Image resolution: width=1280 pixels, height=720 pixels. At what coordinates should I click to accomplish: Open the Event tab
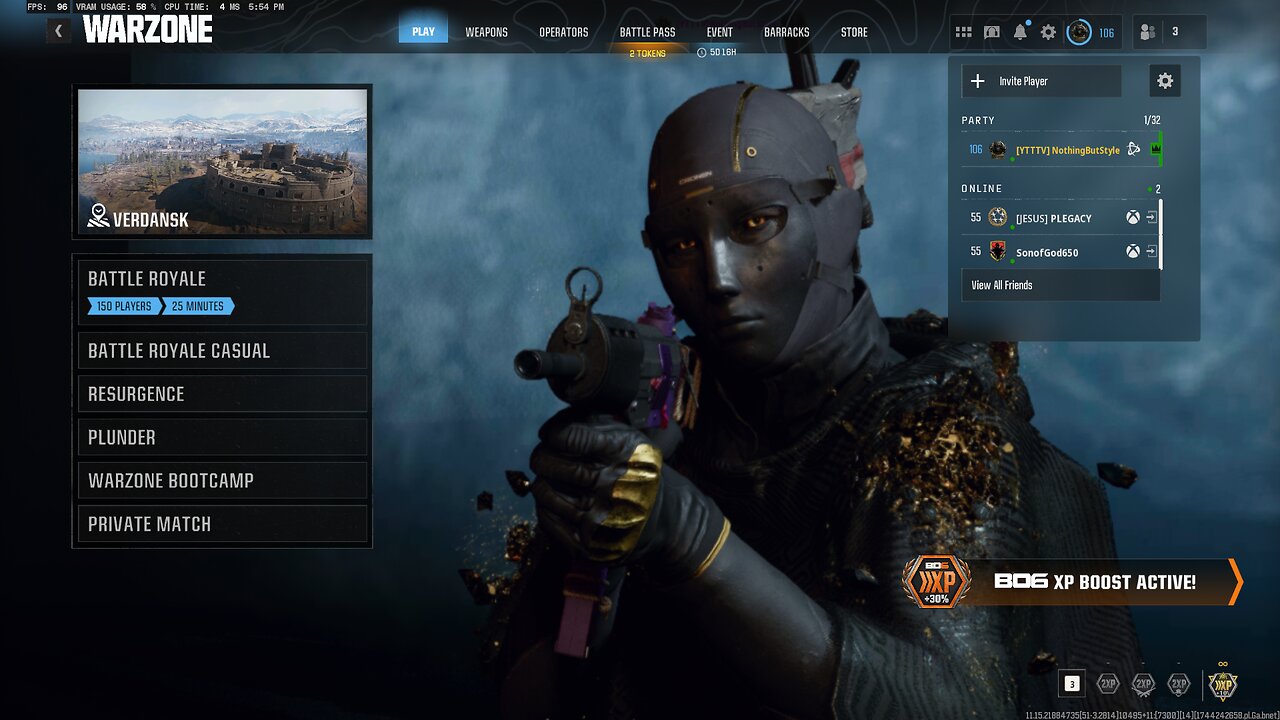tap(719, 32)
